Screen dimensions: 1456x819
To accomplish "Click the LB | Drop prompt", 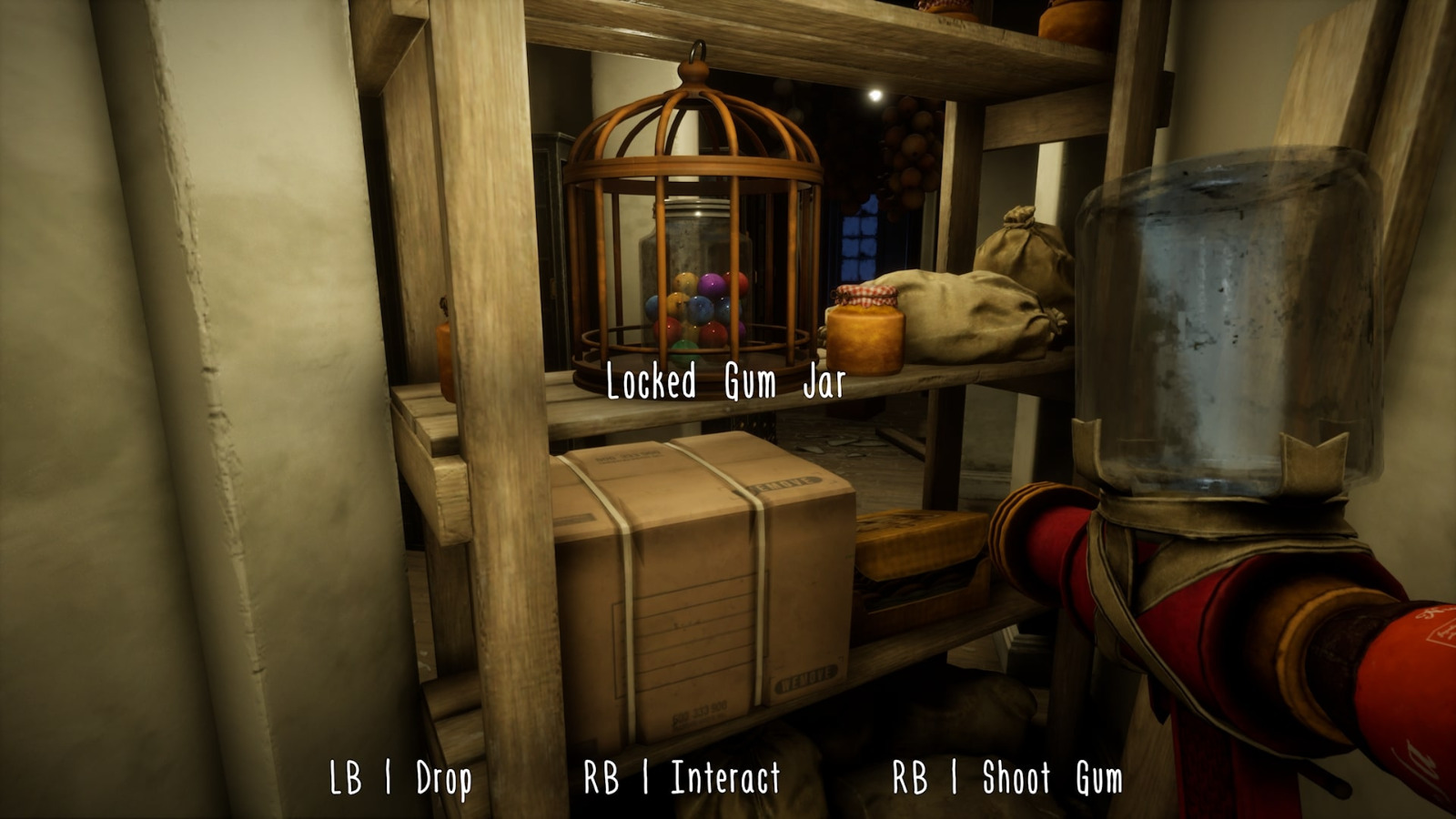I will [401, 777].
